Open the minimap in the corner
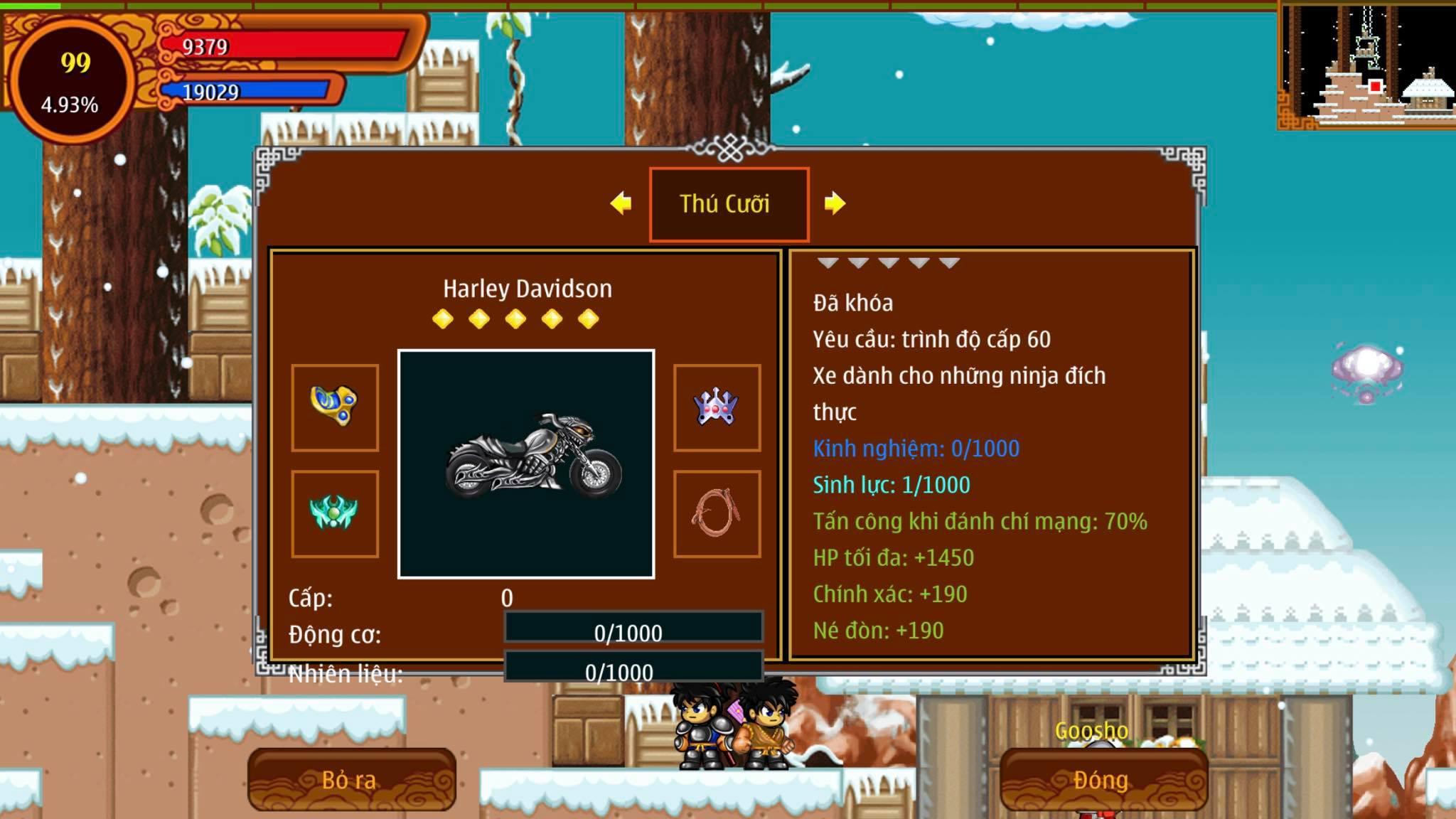 pos(1366,65)
